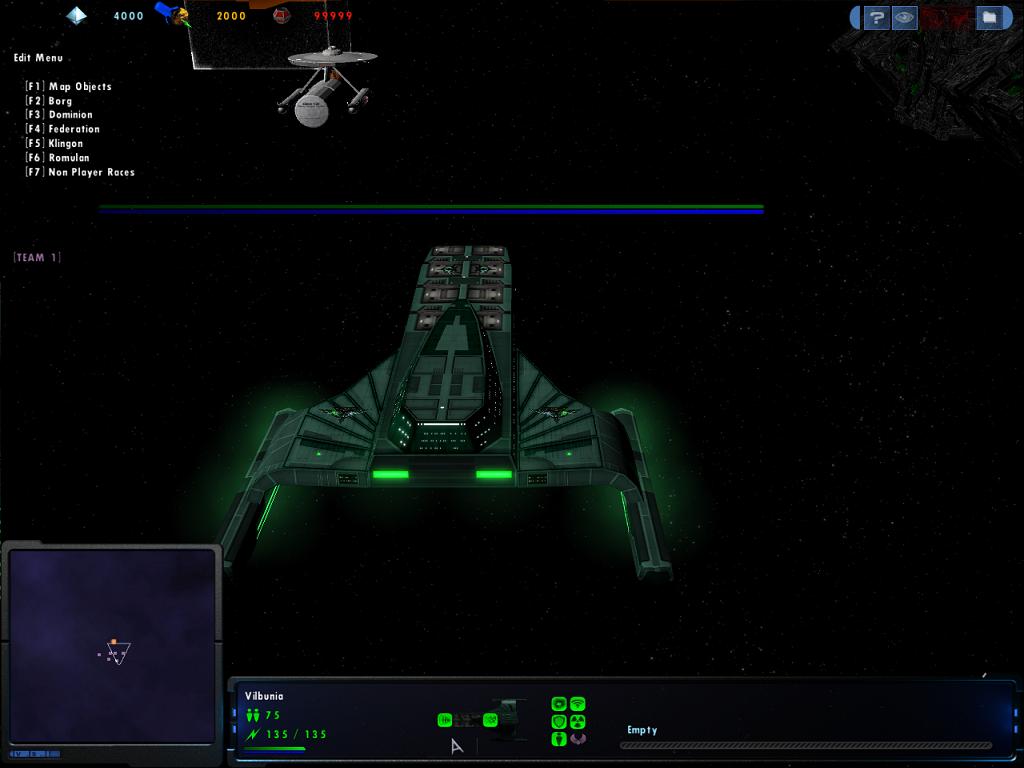The image size is (1024, 768).
Task: Choose the Dominion entry in the Edit Menu
Action: pos(70,115)
